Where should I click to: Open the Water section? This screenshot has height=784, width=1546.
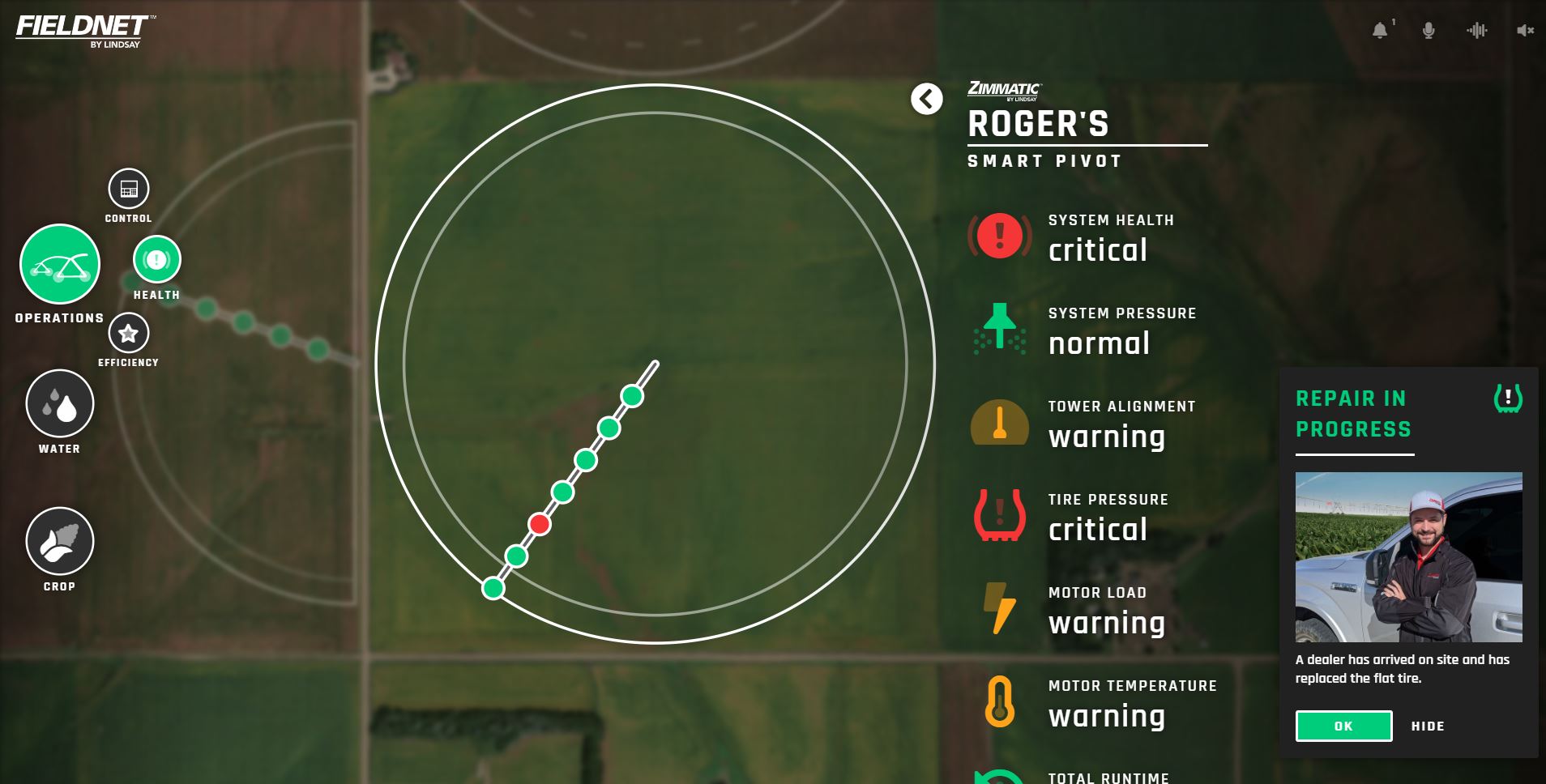tap(60, 403)
